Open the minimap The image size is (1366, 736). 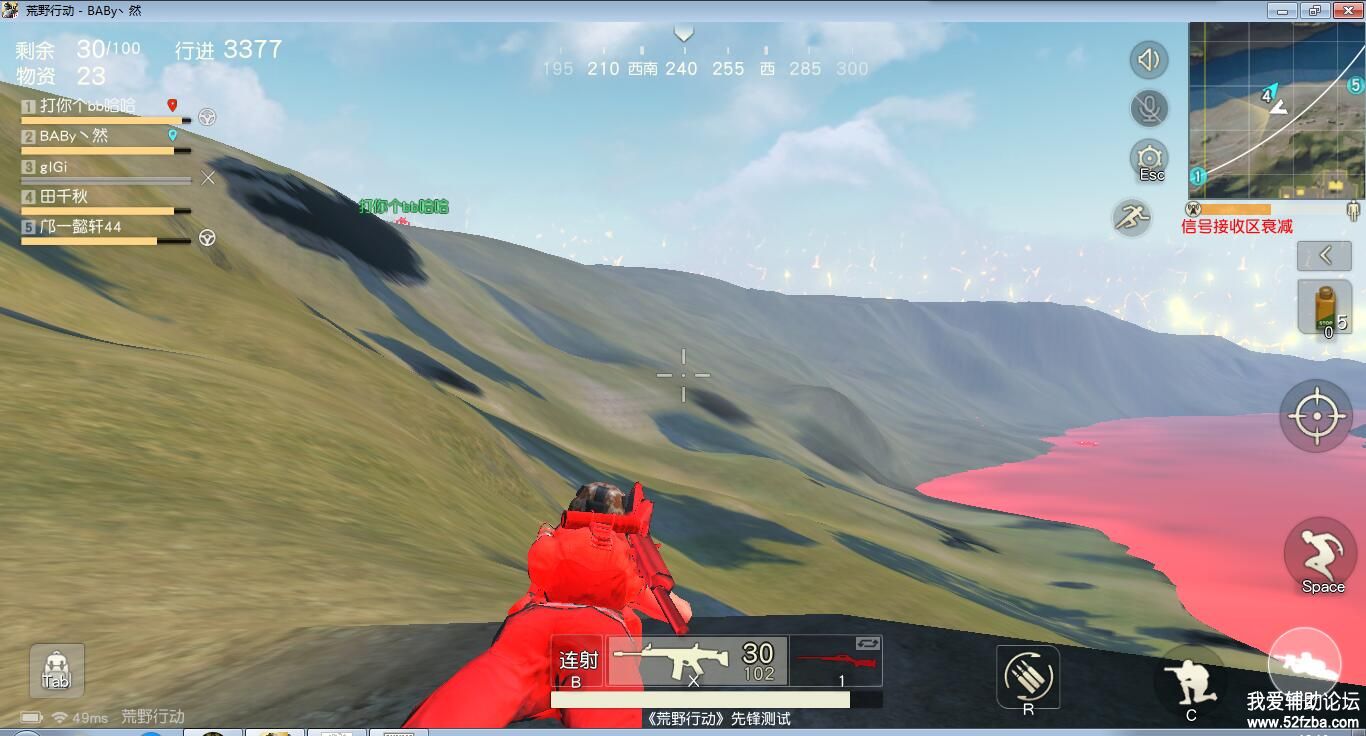[1276, 110]
